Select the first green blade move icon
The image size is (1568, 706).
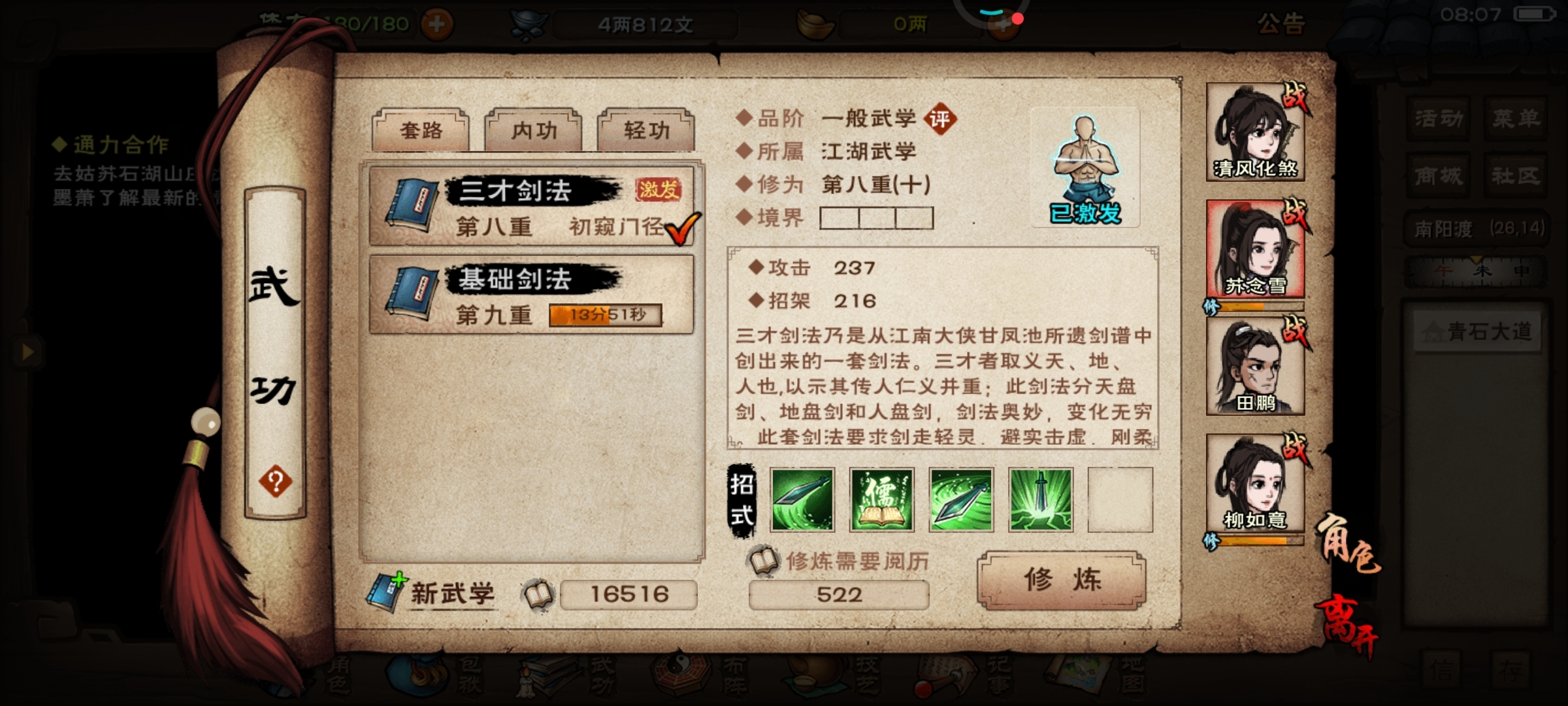(802, 499)
